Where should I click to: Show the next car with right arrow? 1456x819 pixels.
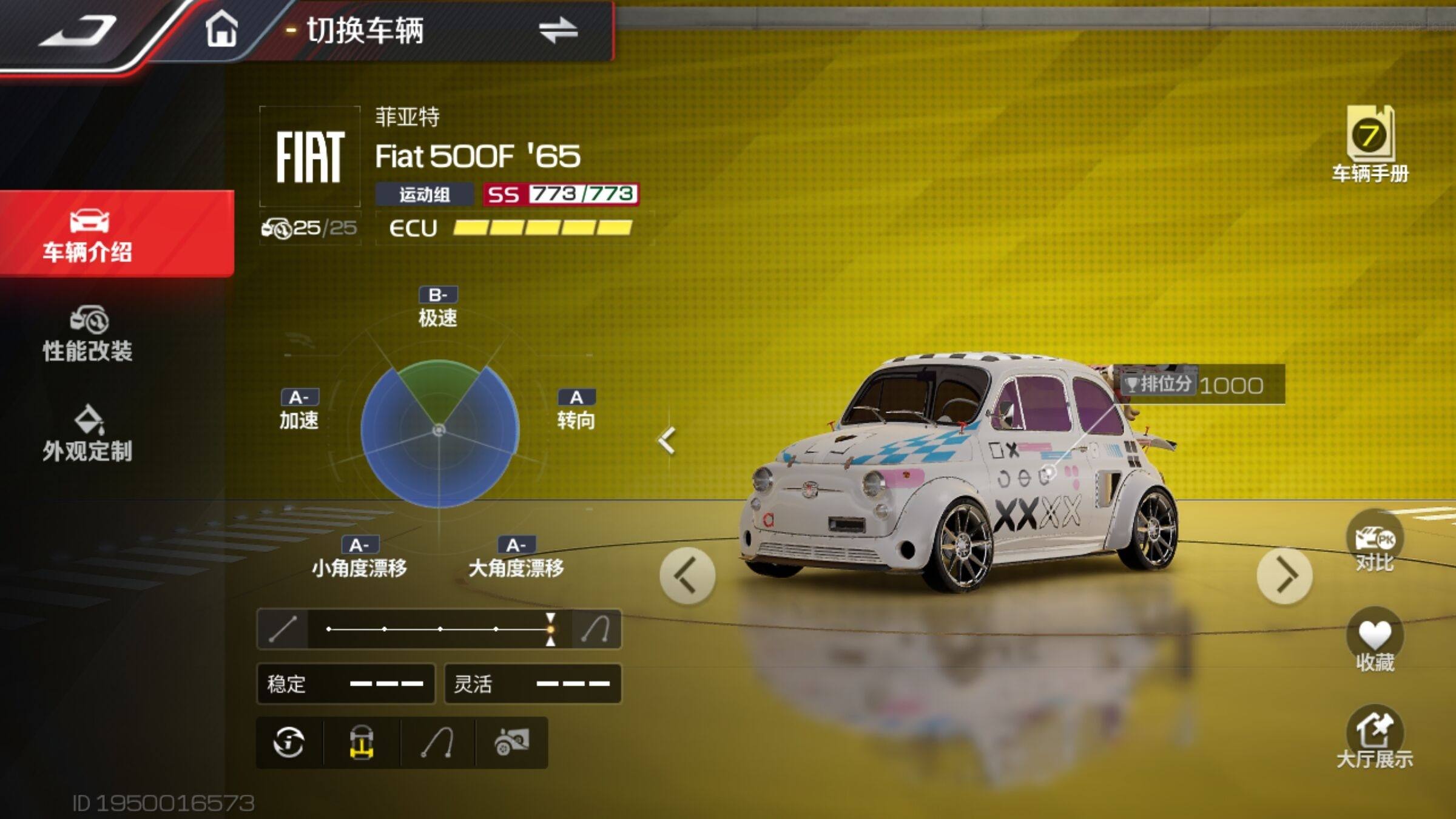click(1284, 576)
